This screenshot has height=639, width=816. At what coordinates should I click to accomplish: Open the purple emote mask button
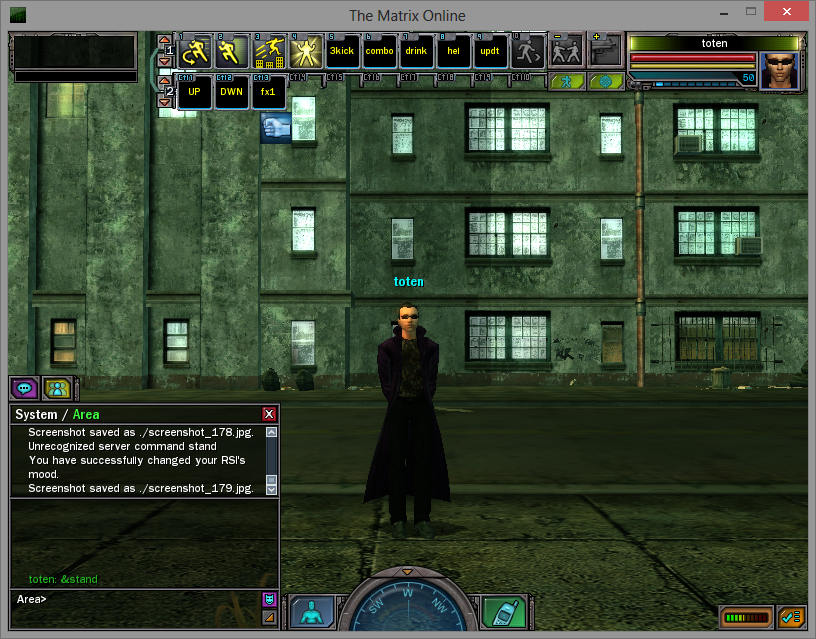269,599
